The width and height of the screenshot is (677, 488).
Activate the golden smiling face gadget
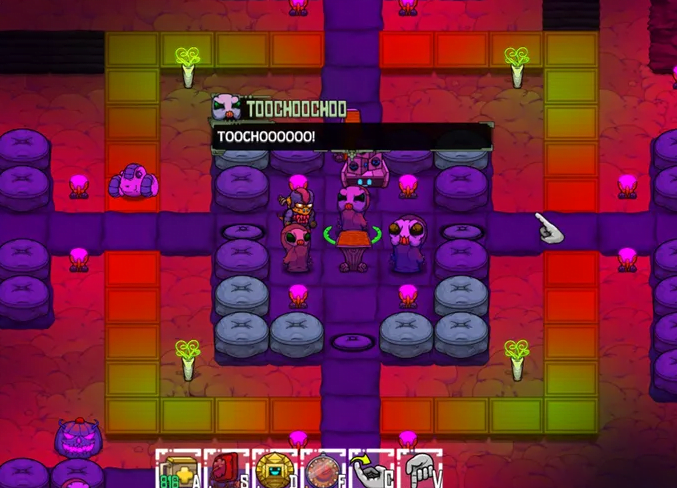(274, 470)
